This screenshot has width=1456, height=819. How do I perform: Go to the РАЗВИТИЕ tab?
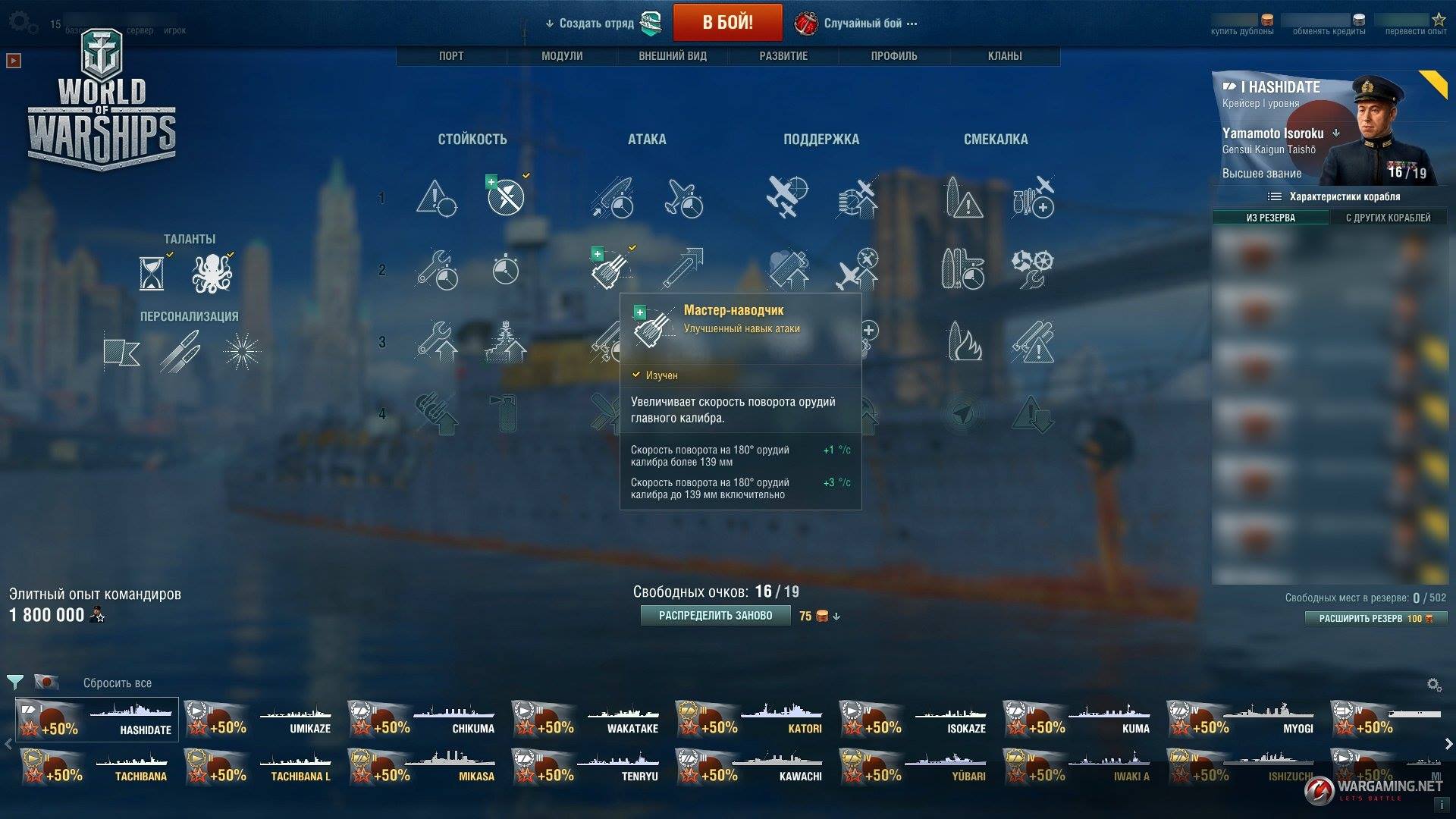783,56
